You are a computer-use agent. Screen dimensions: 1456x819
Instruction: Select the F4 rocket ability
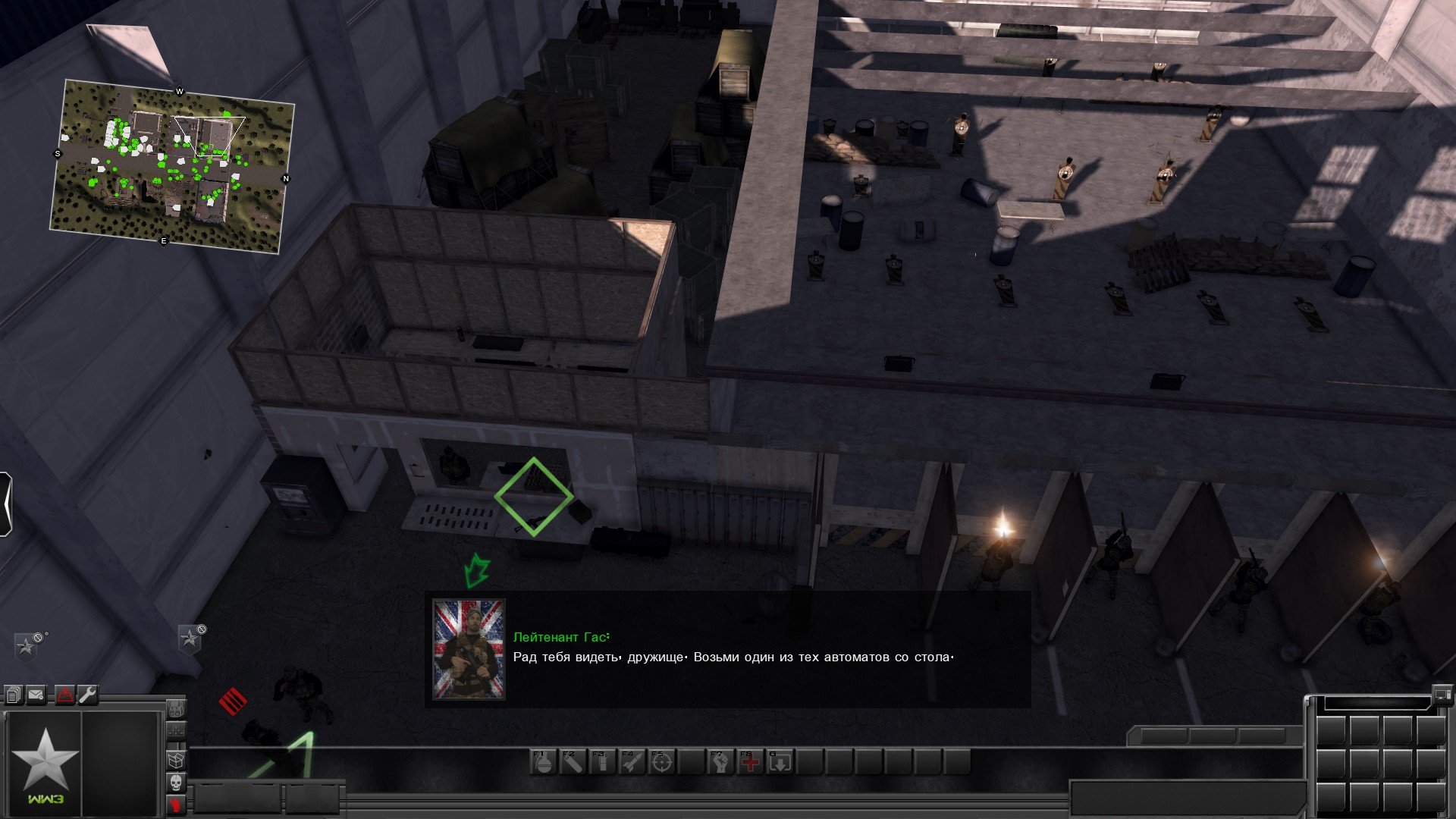[x=631, y=762]
